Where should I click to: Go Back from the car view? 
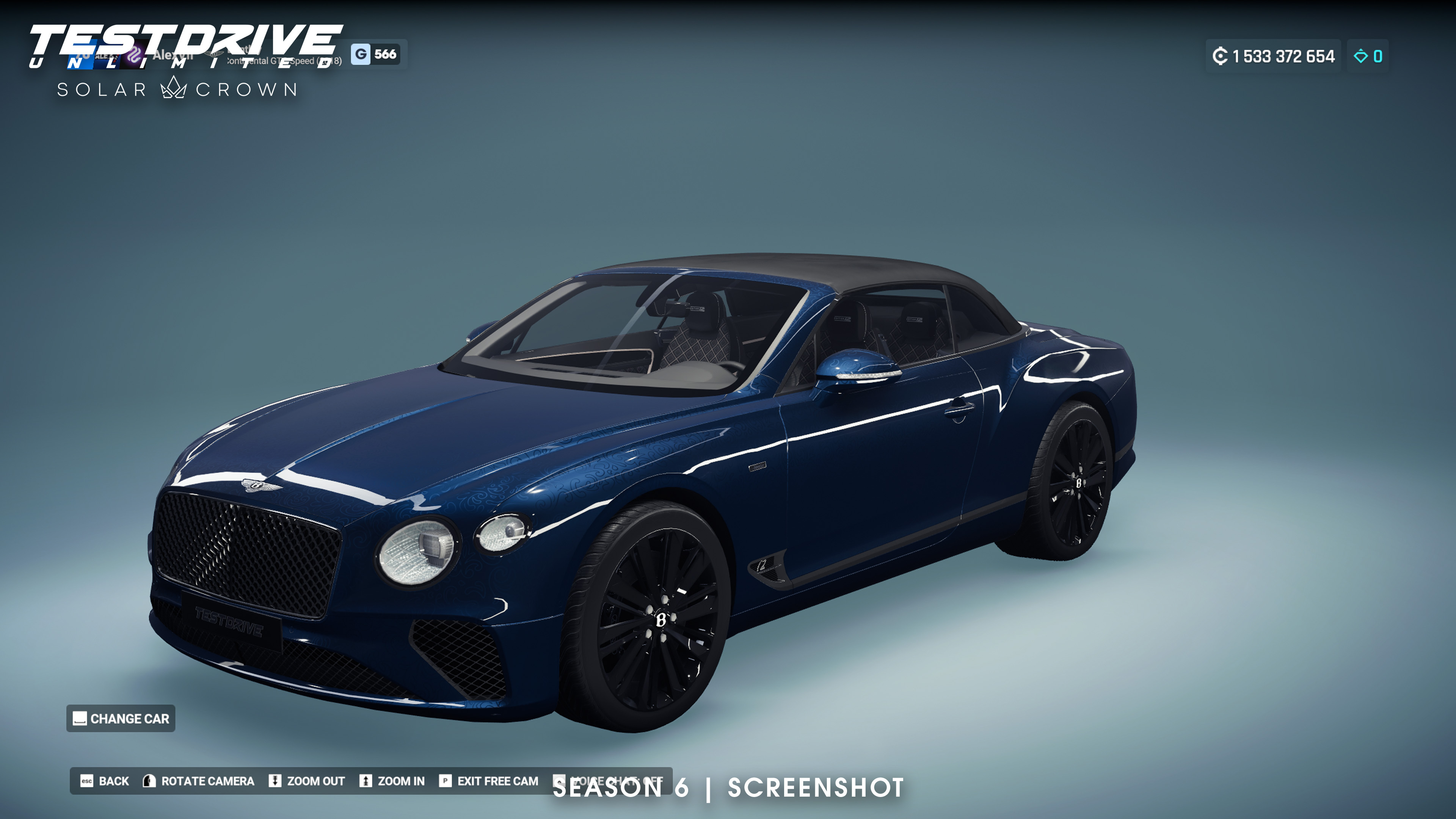[x=105, y=781]
